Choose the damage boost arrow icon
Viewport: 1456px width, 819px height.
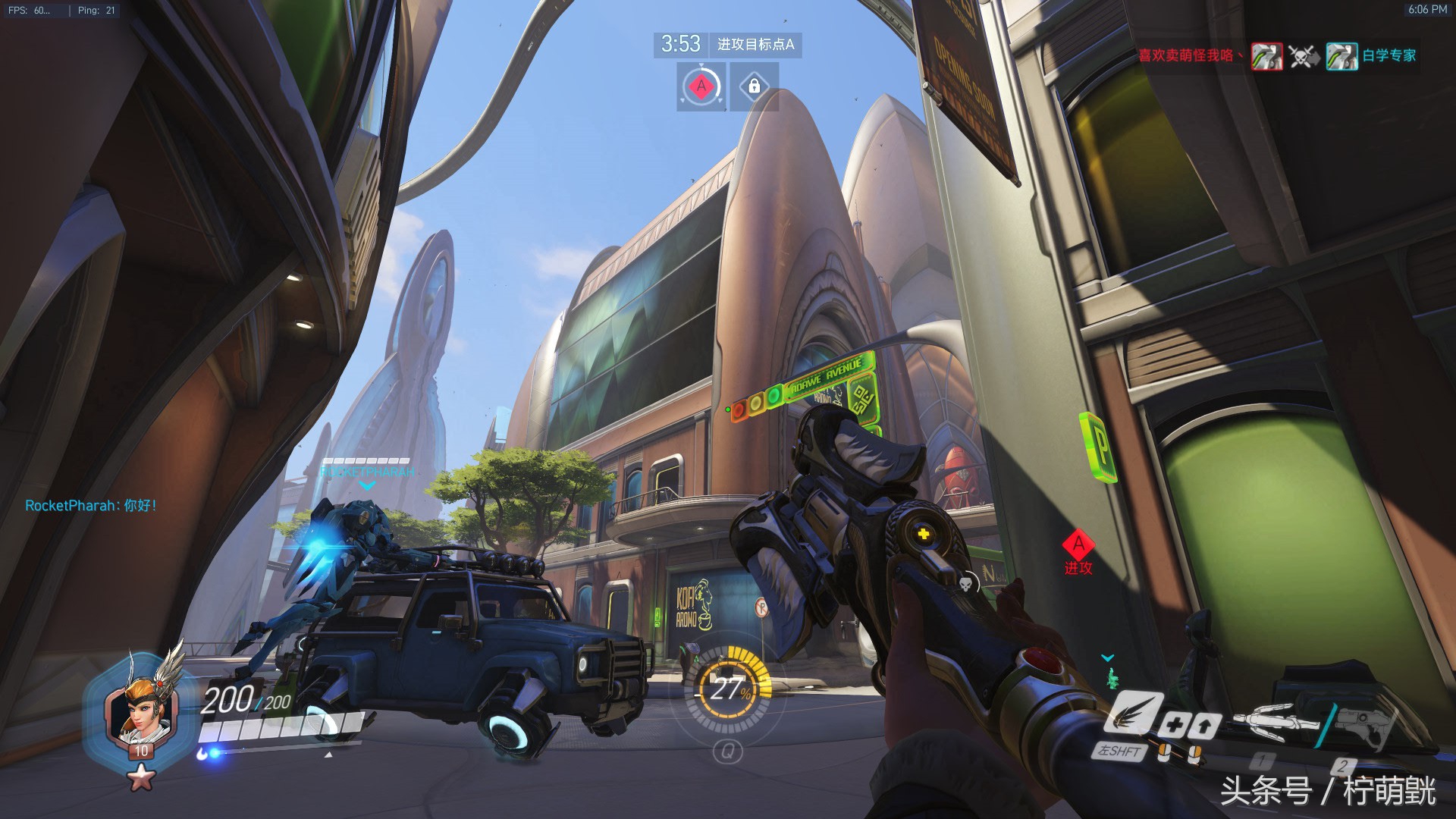click(1203, 726)
